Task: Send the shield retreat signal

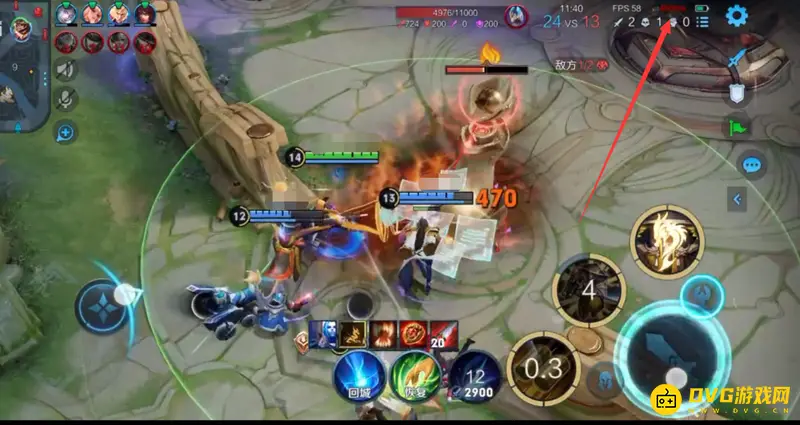Action: coord(737,93)
